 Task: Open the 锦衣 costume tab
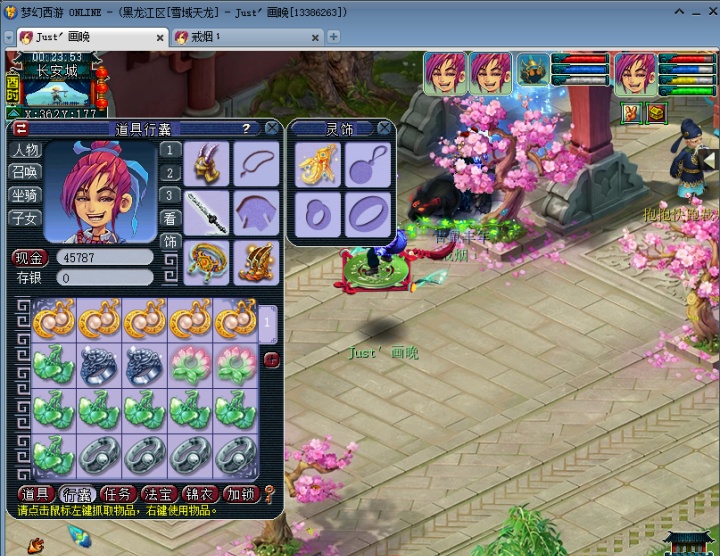click(199, 494)
